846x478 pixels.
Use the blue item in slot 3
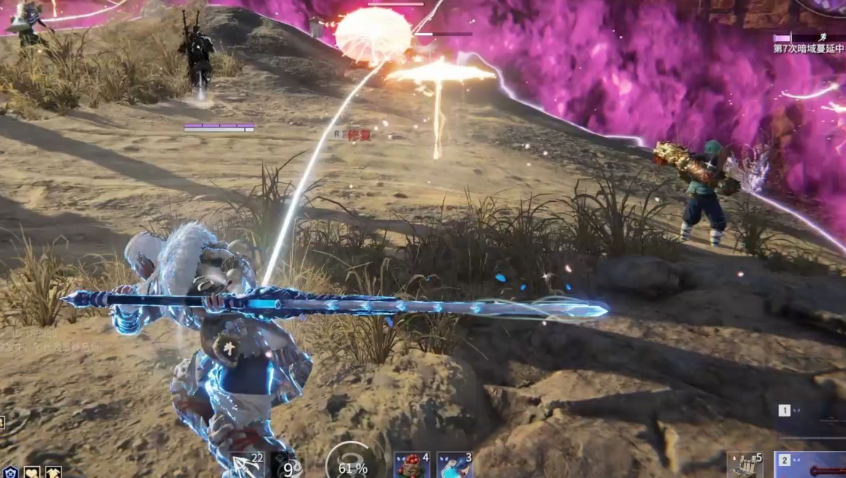[x=454, y=465]
